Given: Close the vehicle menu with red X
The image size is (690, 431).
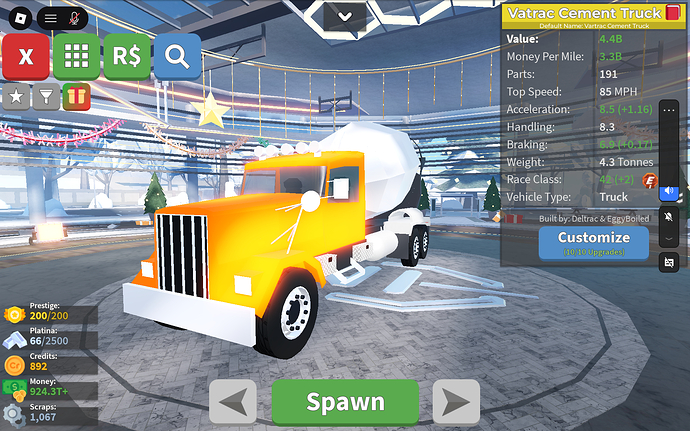Looking at the screenshot, I should 27,57.
